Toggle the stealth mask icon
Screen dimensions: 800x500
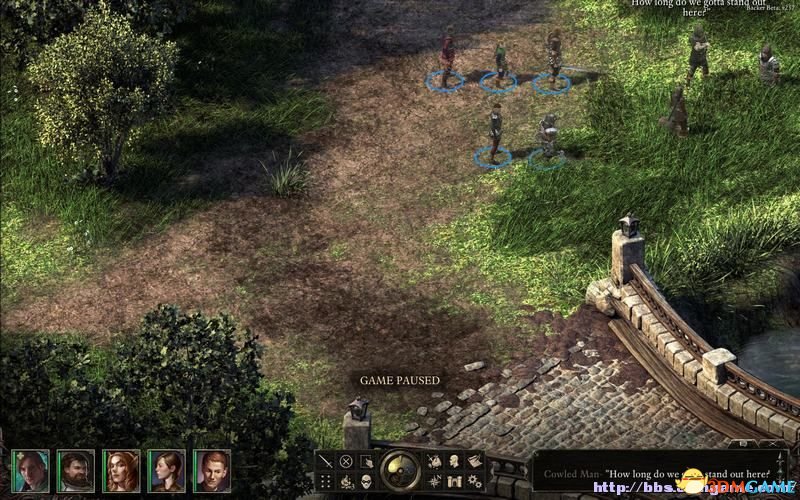[366, 481]
